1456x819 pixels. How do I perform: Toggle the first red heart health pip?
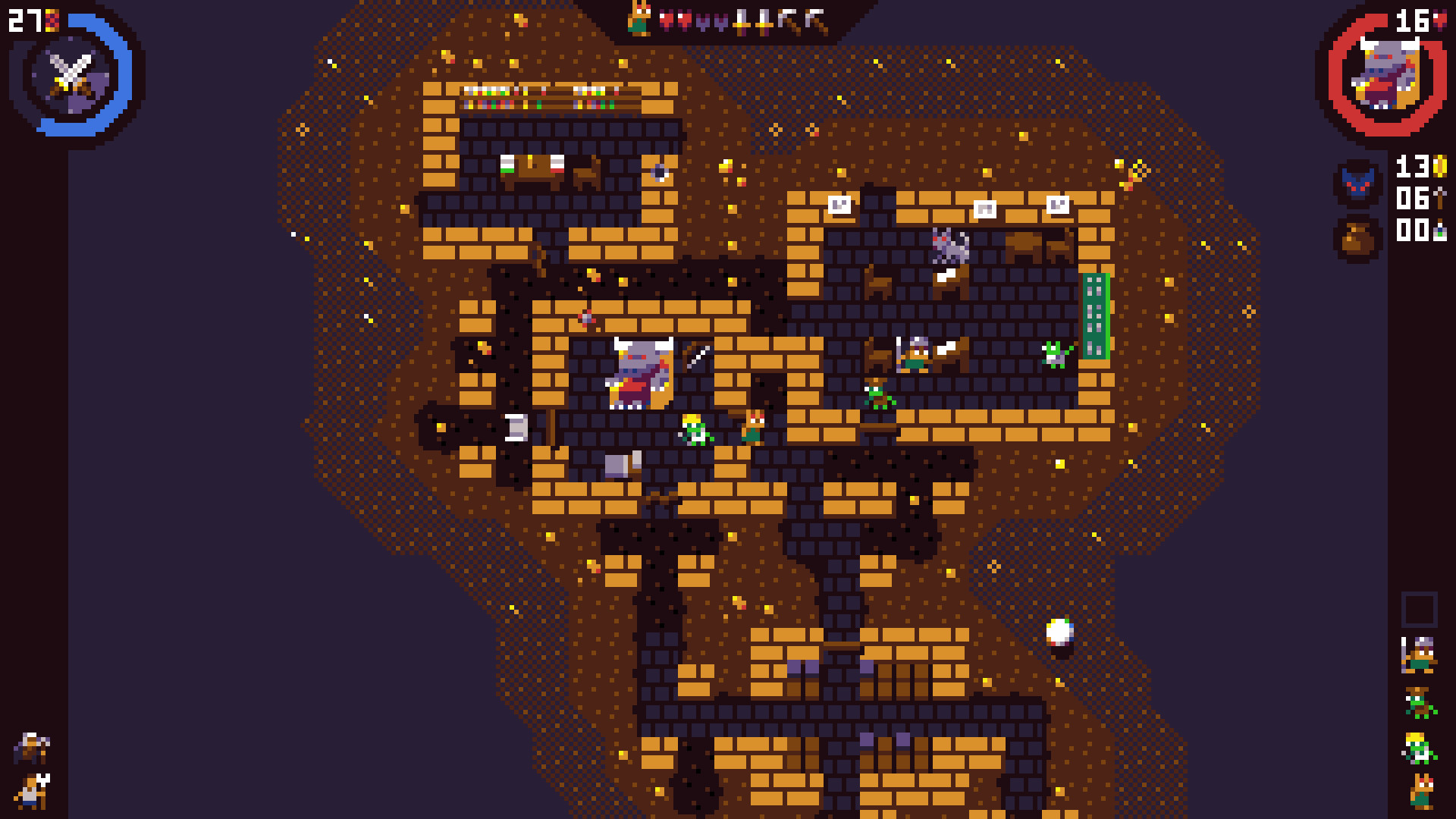click(x=666, y=19)
